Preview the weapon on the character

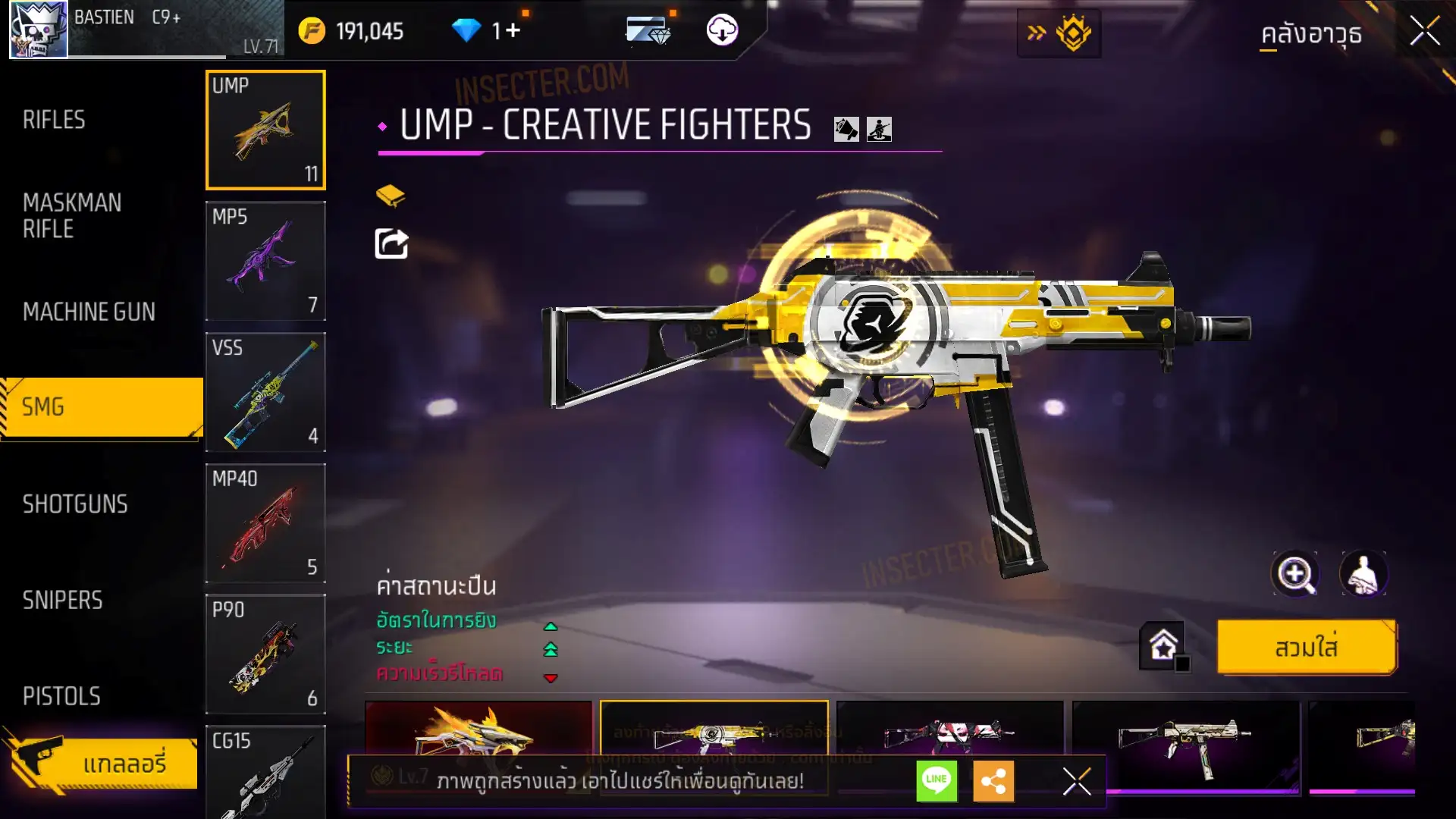point(1363,574)
